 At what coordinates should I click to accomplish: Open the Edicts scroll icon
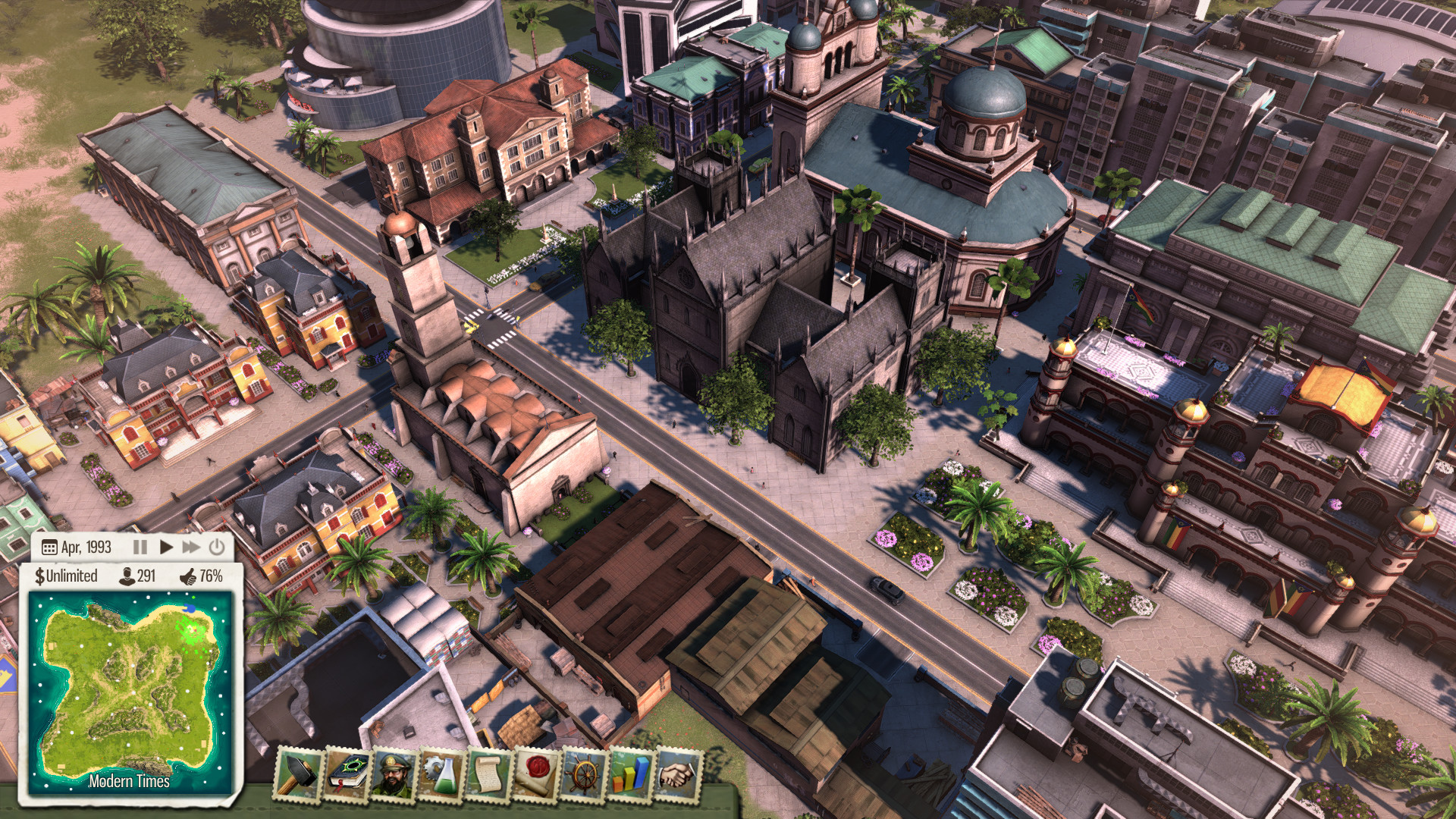tap(488, 774)
